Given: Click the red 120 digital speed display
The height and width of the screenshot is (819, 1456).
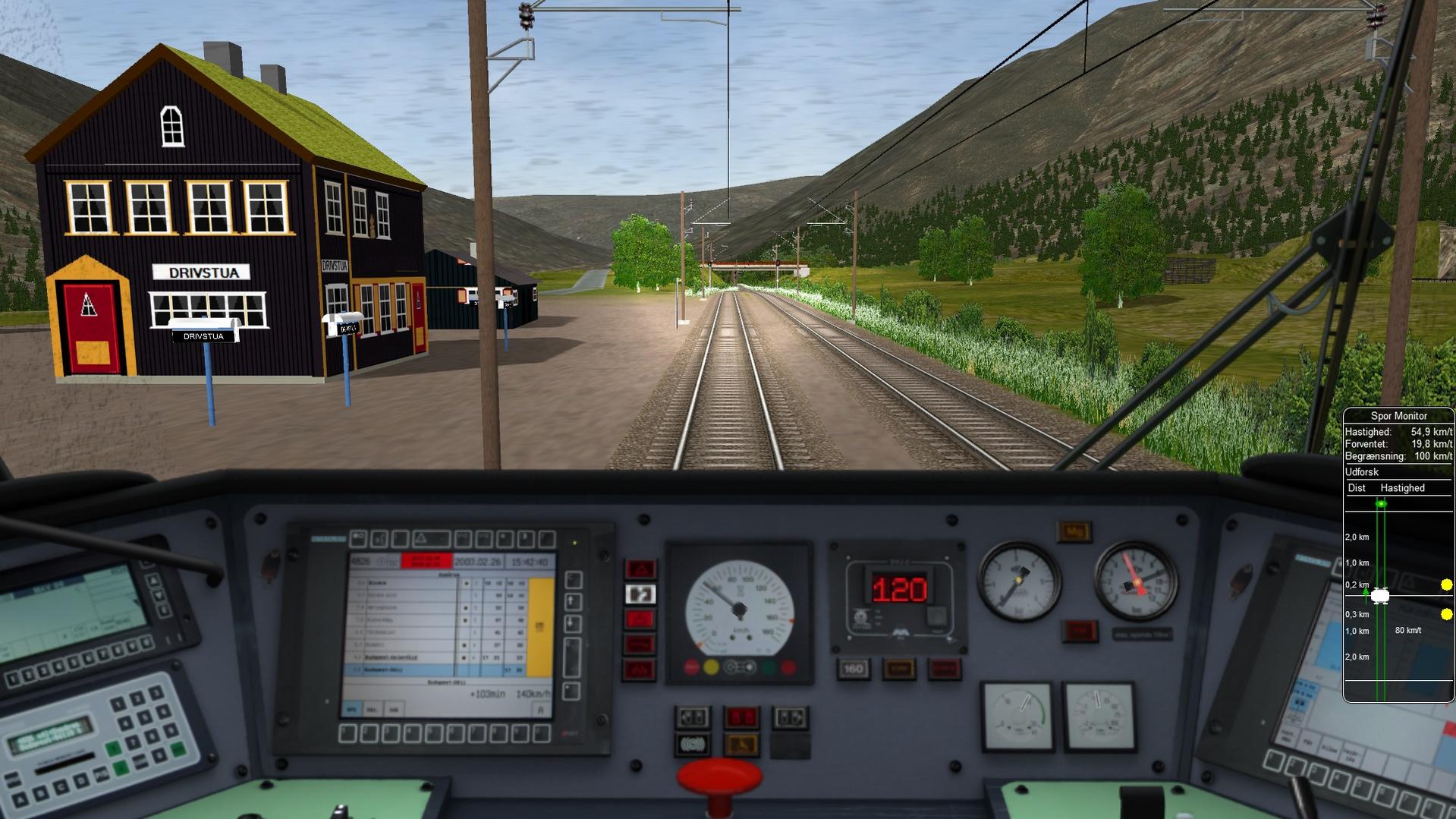Looking at the screenshot, I should tap(899, 589).
